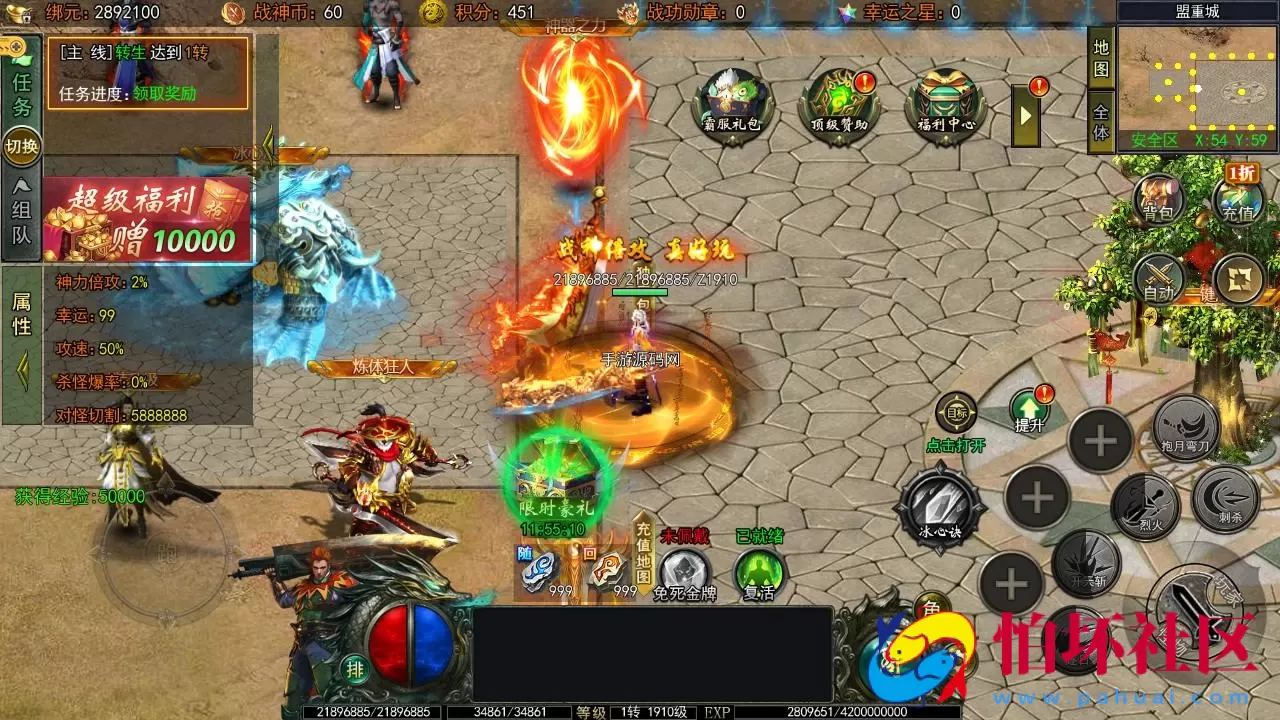Open the 背包 backpack
This screenshot has width=1280, height=720.
[1158, 198]
